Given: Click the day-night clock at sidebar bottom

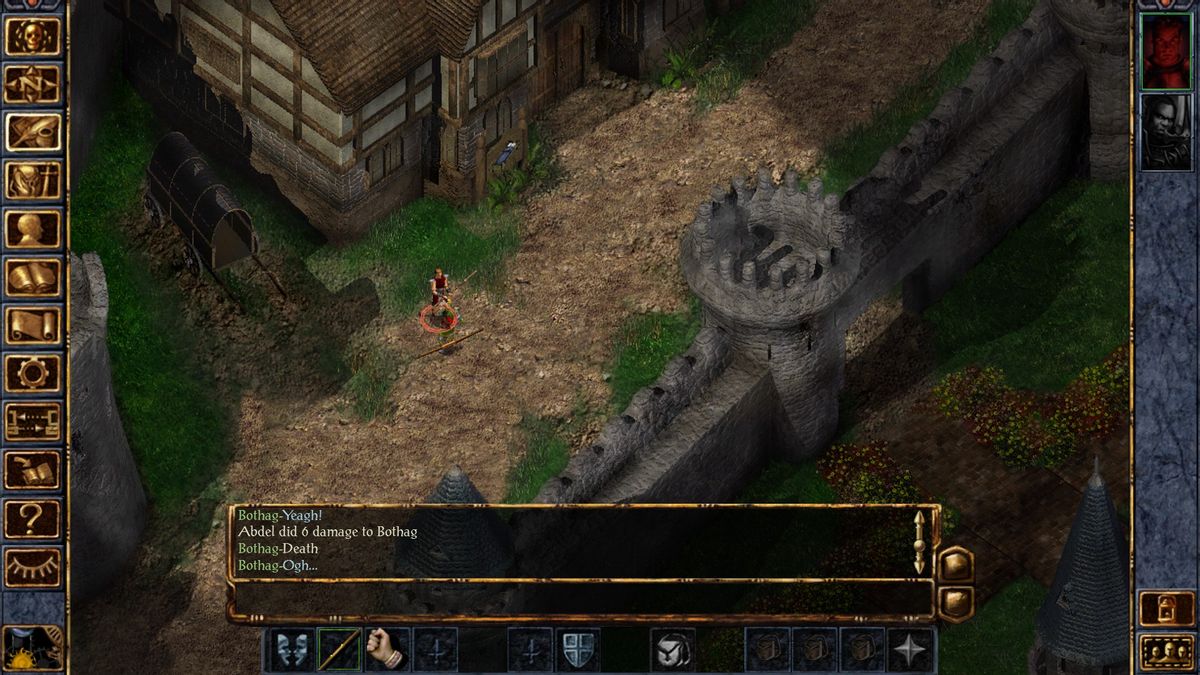Looking at the screenshot, I should coord(33,648).
